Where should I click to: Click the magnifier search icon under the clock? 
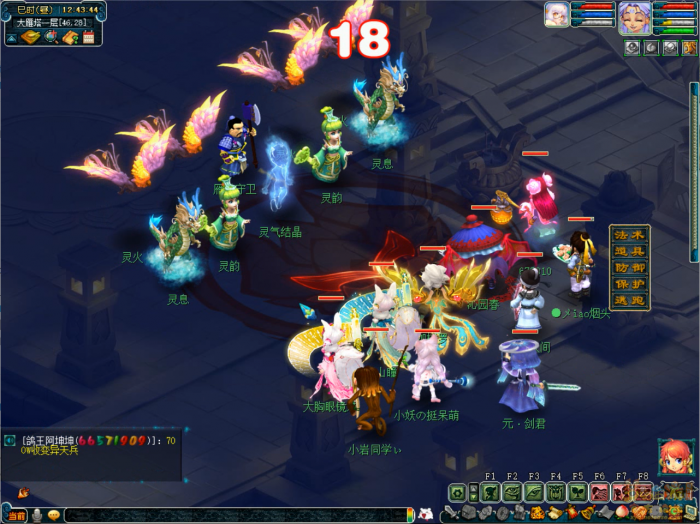pos(50,38)
